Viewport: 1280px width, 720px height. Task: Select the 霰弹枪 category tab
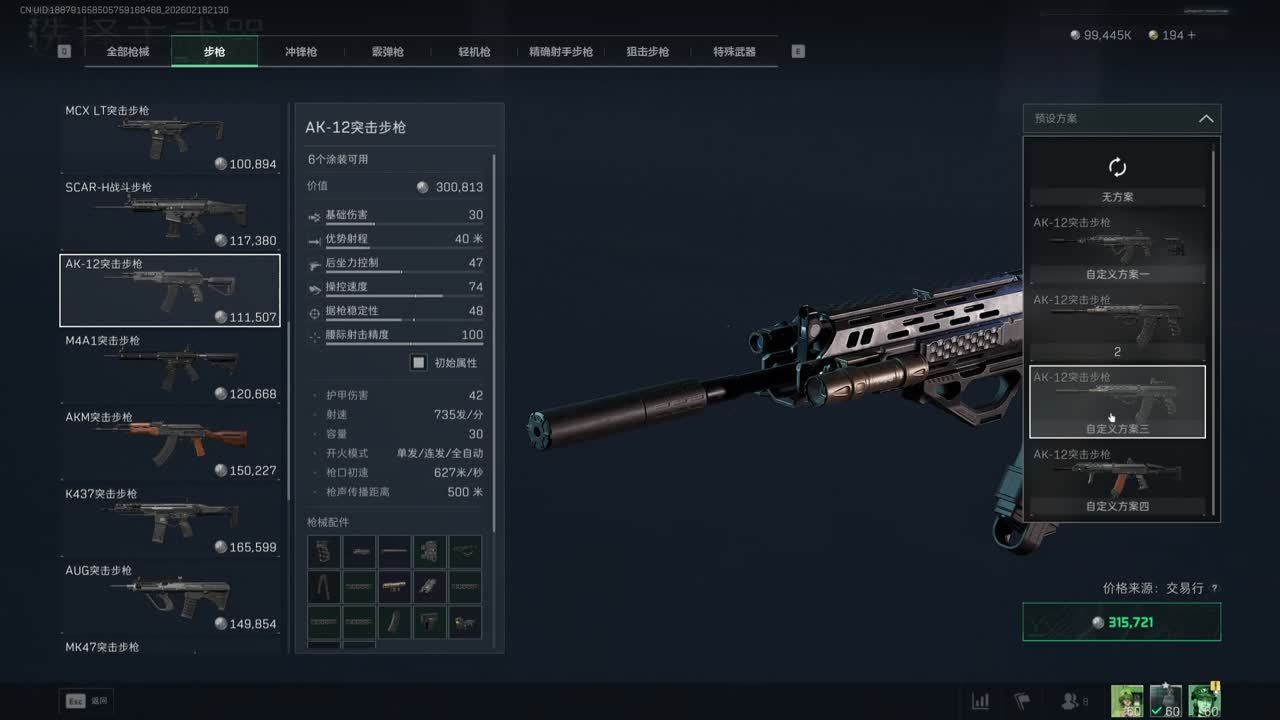tap(387, 52)
